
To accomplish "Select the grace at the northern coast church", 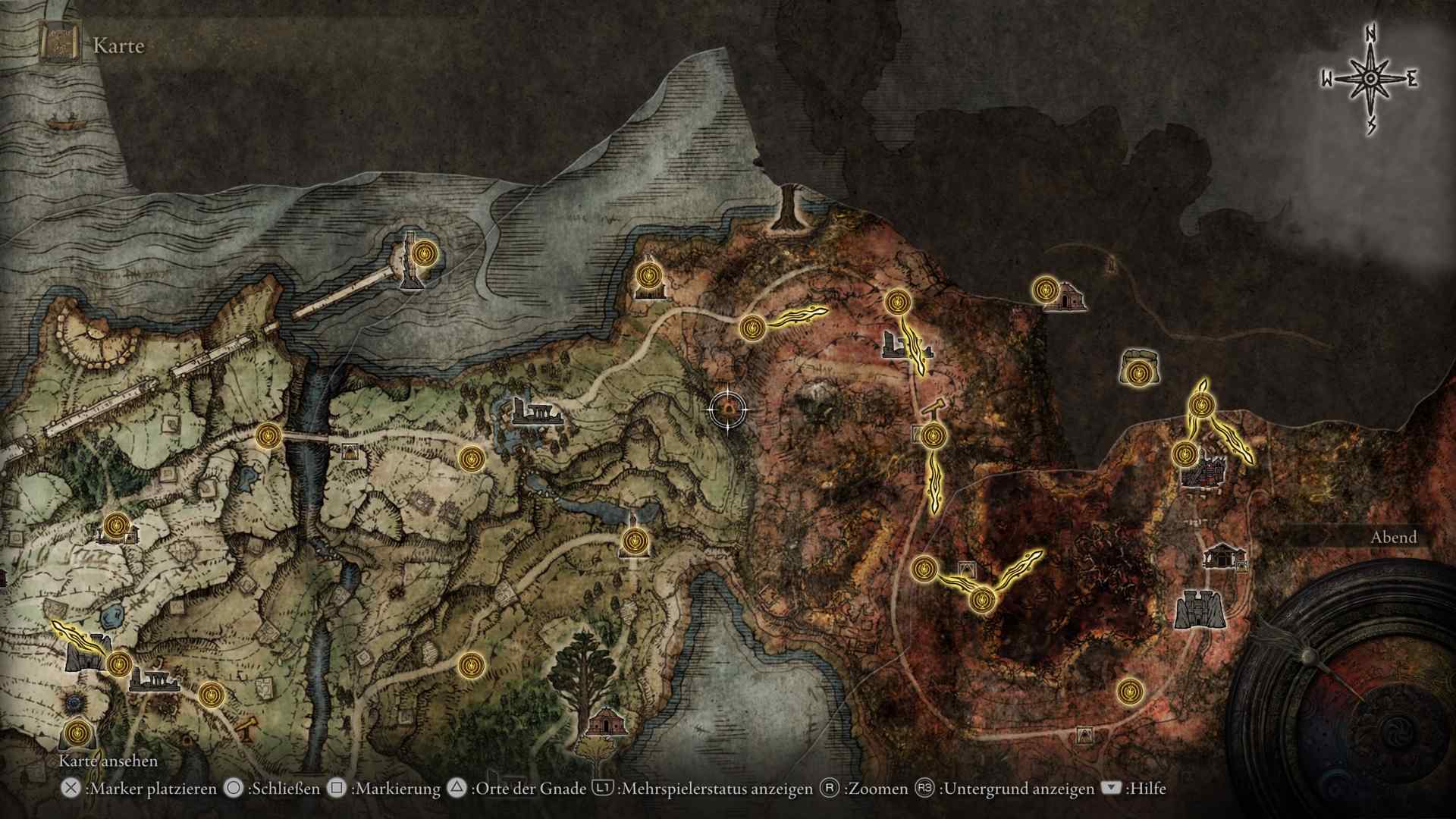I will [648, 275].
